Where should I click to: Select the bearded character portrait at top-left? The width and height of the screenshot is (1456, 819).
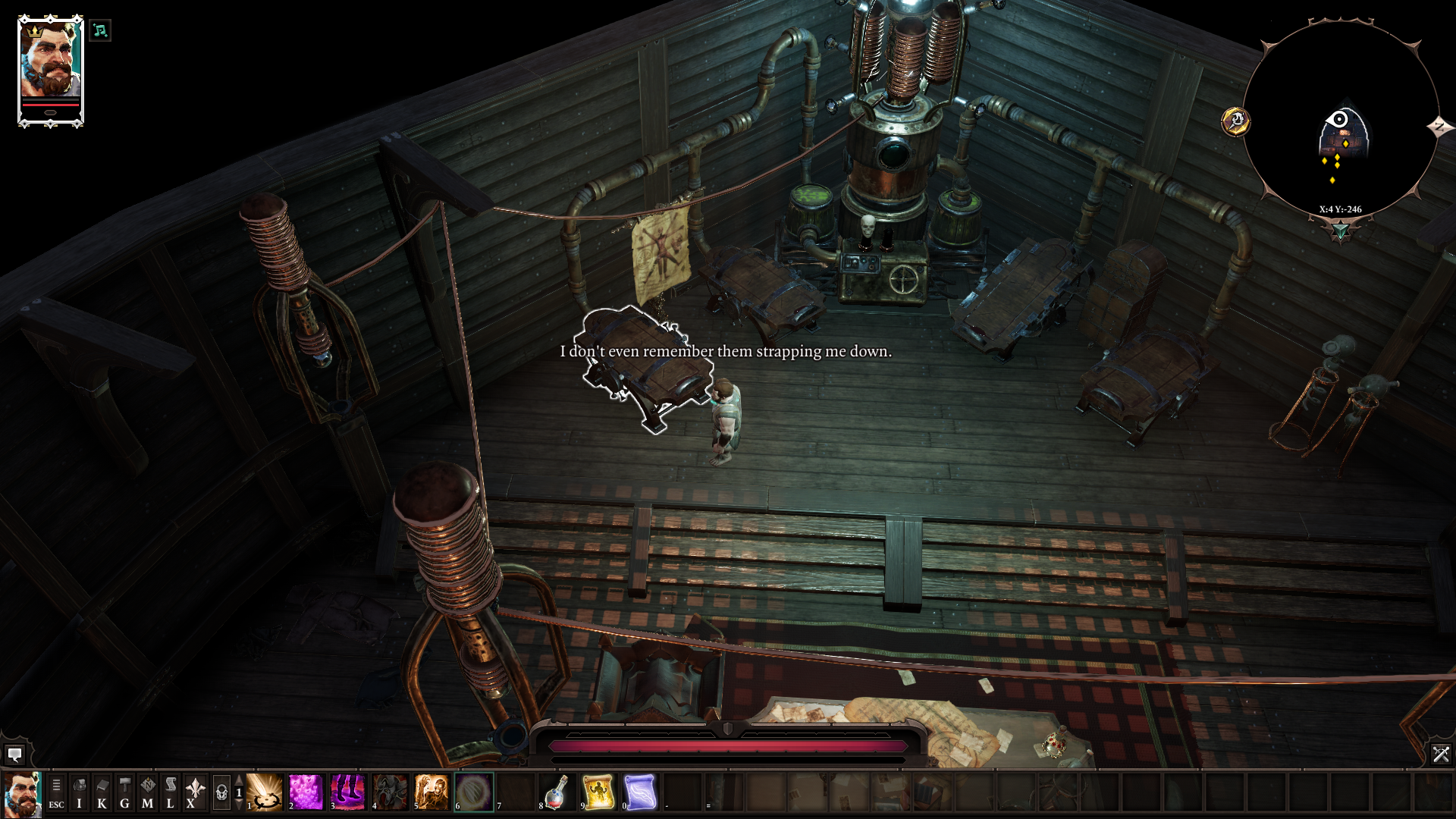click(50, 70)
